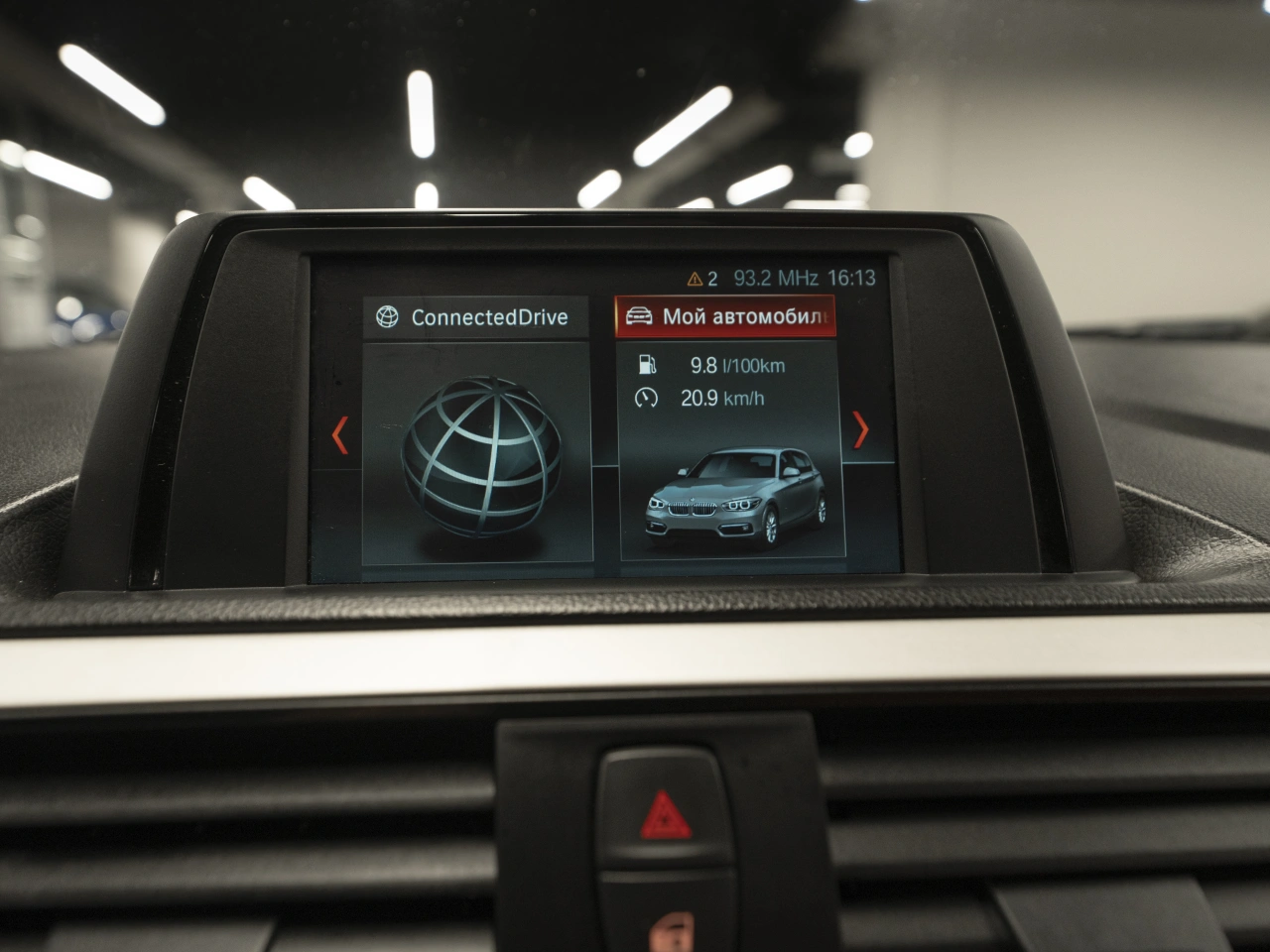Choose the ConnectedDrive globe tile image
The height and width of the screenshot is (952, 1270).
pyautogui.click(x=479, y=455)
